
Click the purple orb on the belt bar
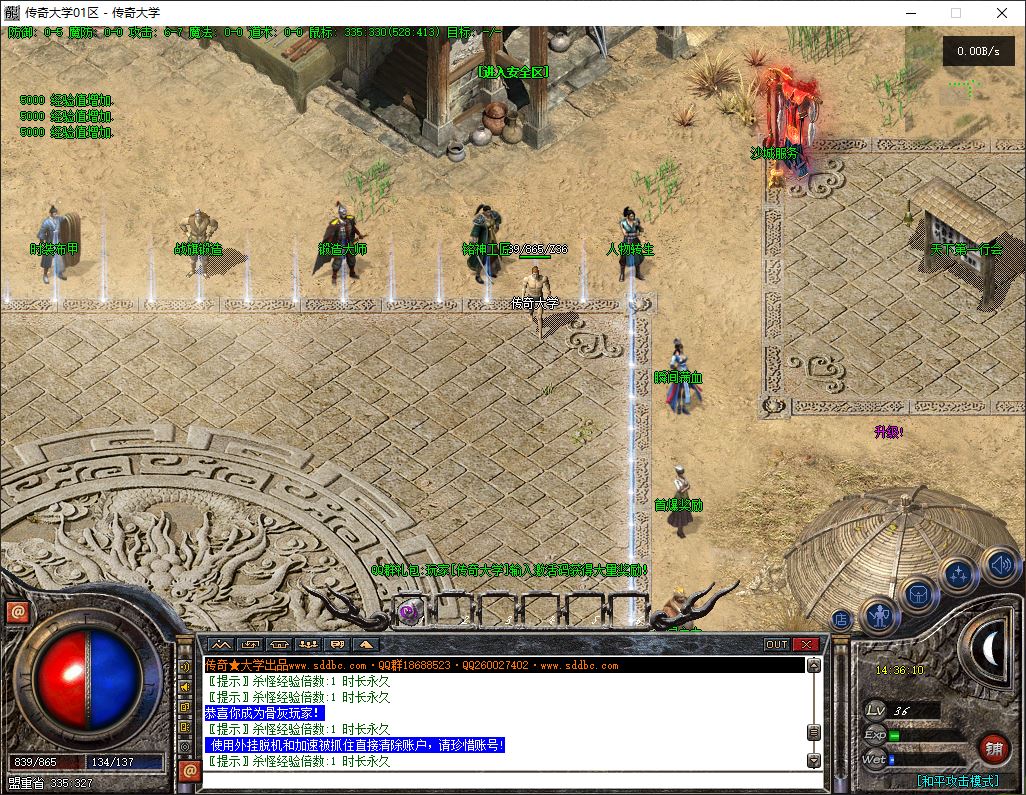(x=409, y=612)
